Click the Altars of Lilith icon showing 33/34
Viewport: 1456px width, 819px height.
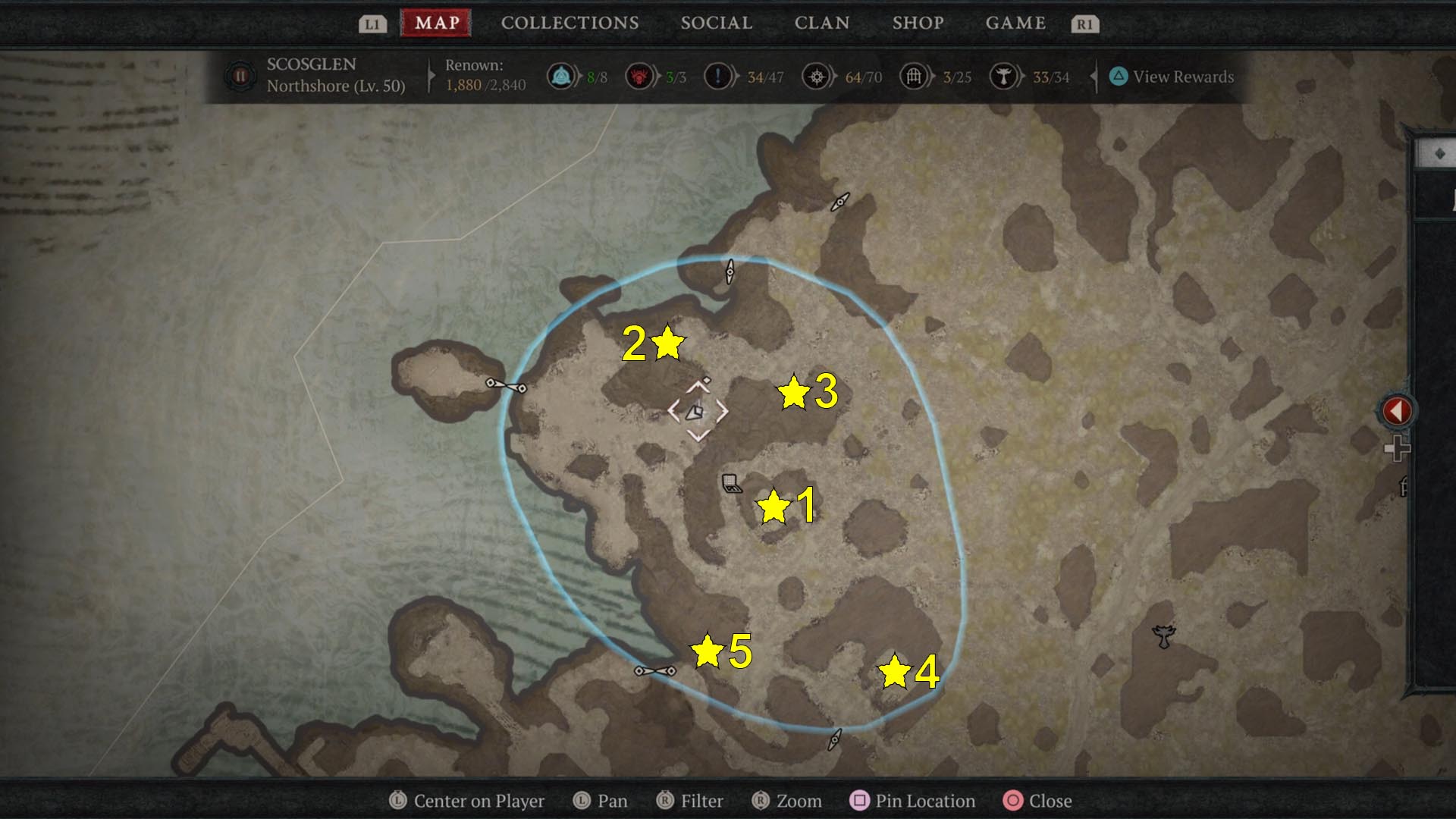click(x=1003, y=76)
